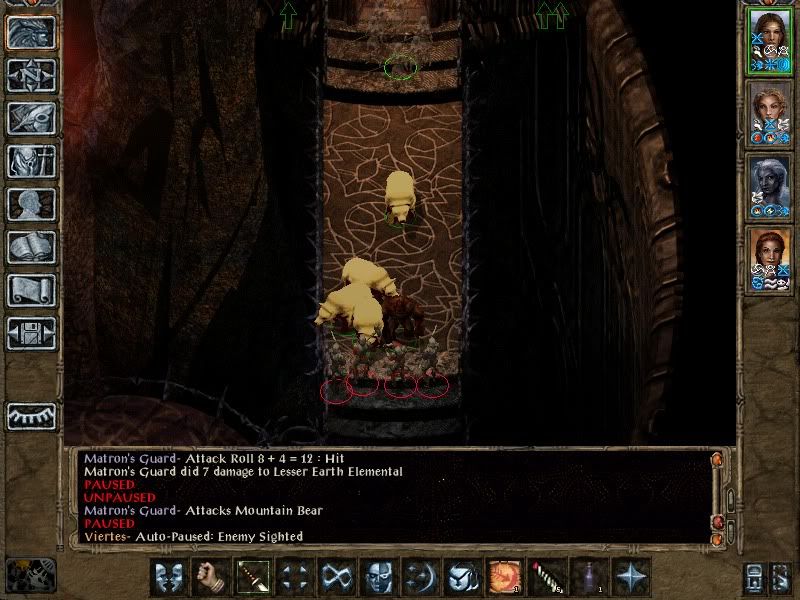This screenshot has width=800, height=600.
Task: Open options via floppy disk icon
Action: tap(31, 333)
